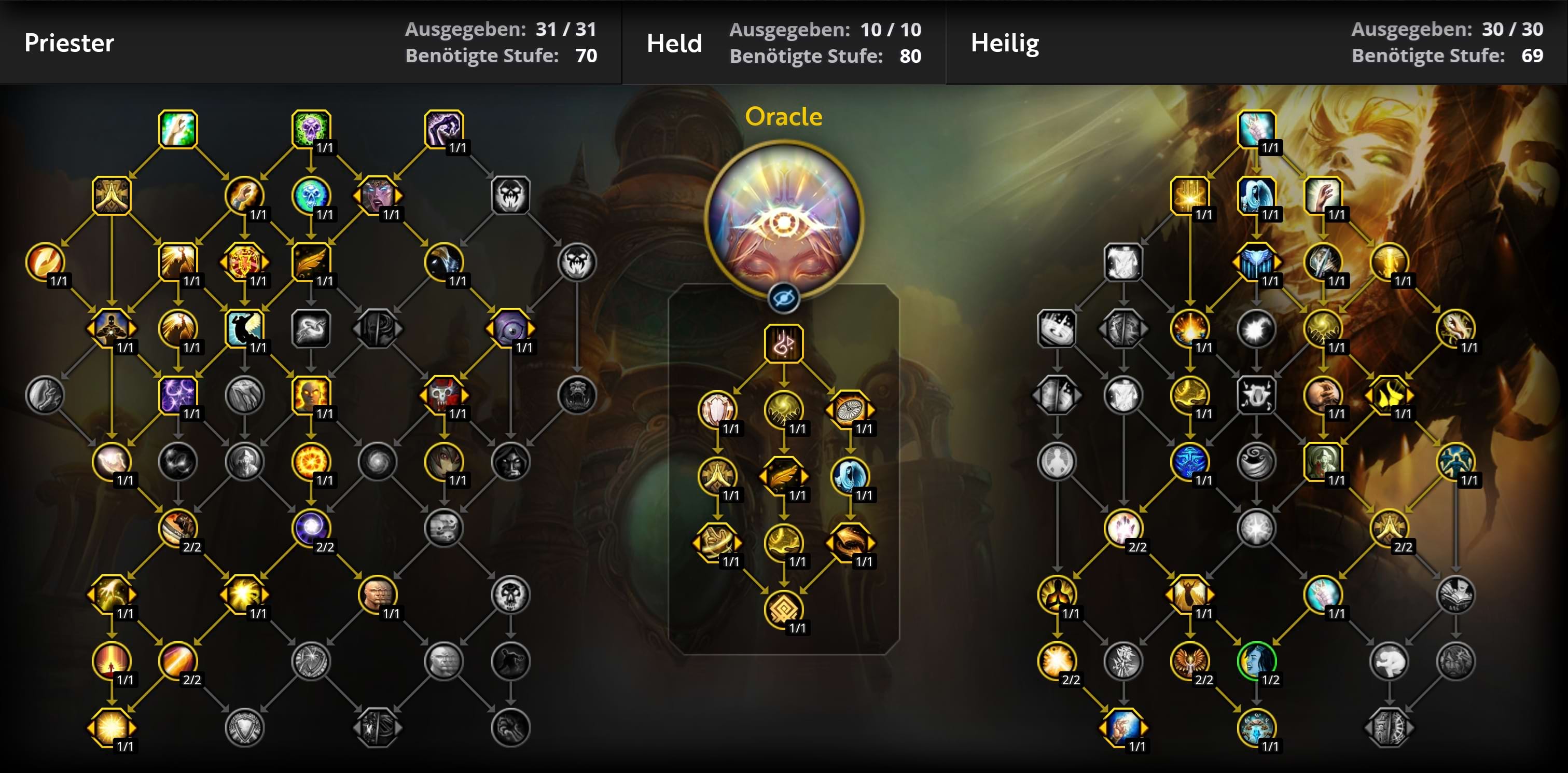Screen dimensions: 1568x773
Task: Select the glowing sun capstone talent in the Priester tree
Action: coord(112,727)
